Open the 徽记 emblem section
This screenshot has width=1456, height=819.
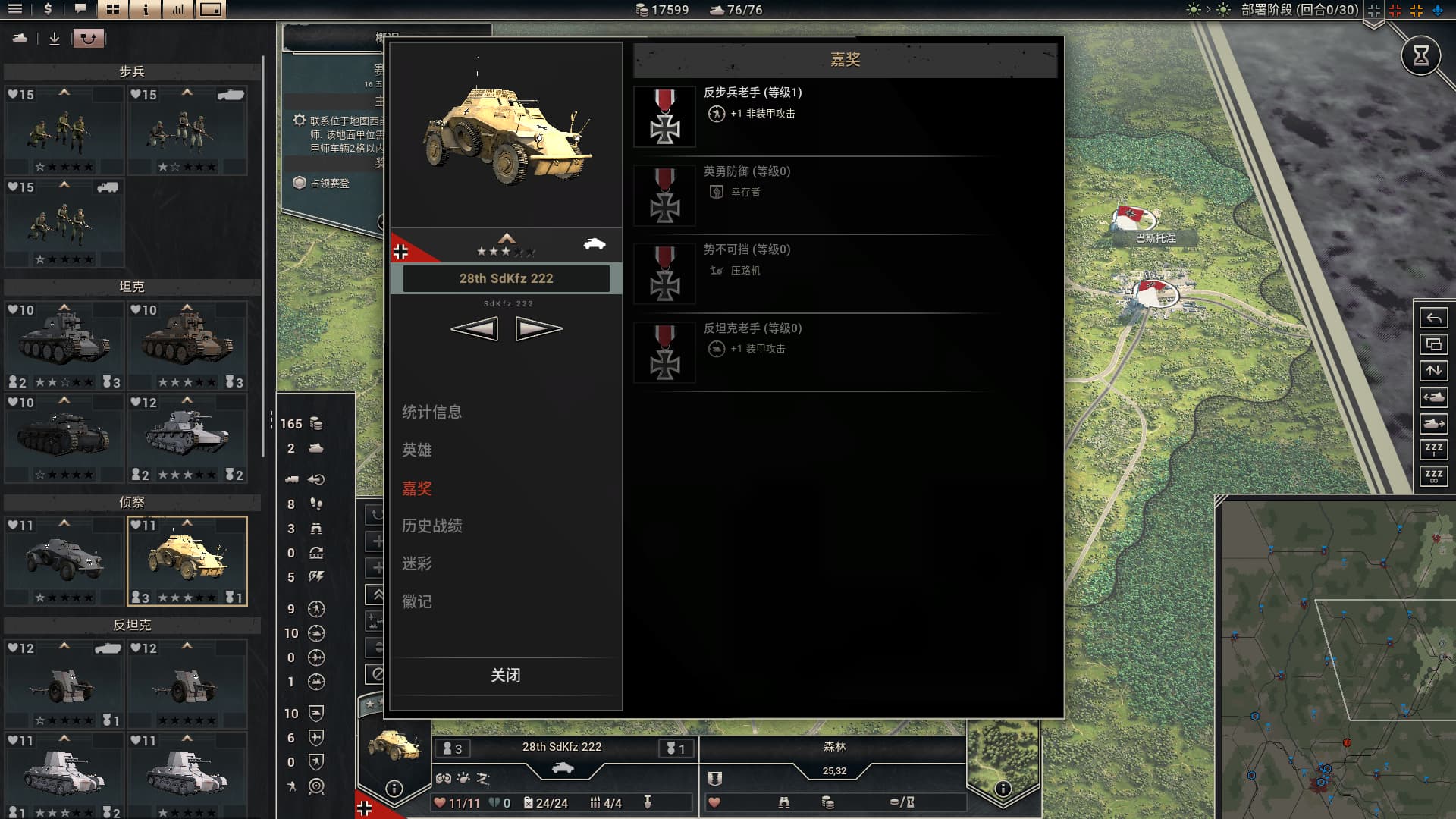tap(417, 601)
